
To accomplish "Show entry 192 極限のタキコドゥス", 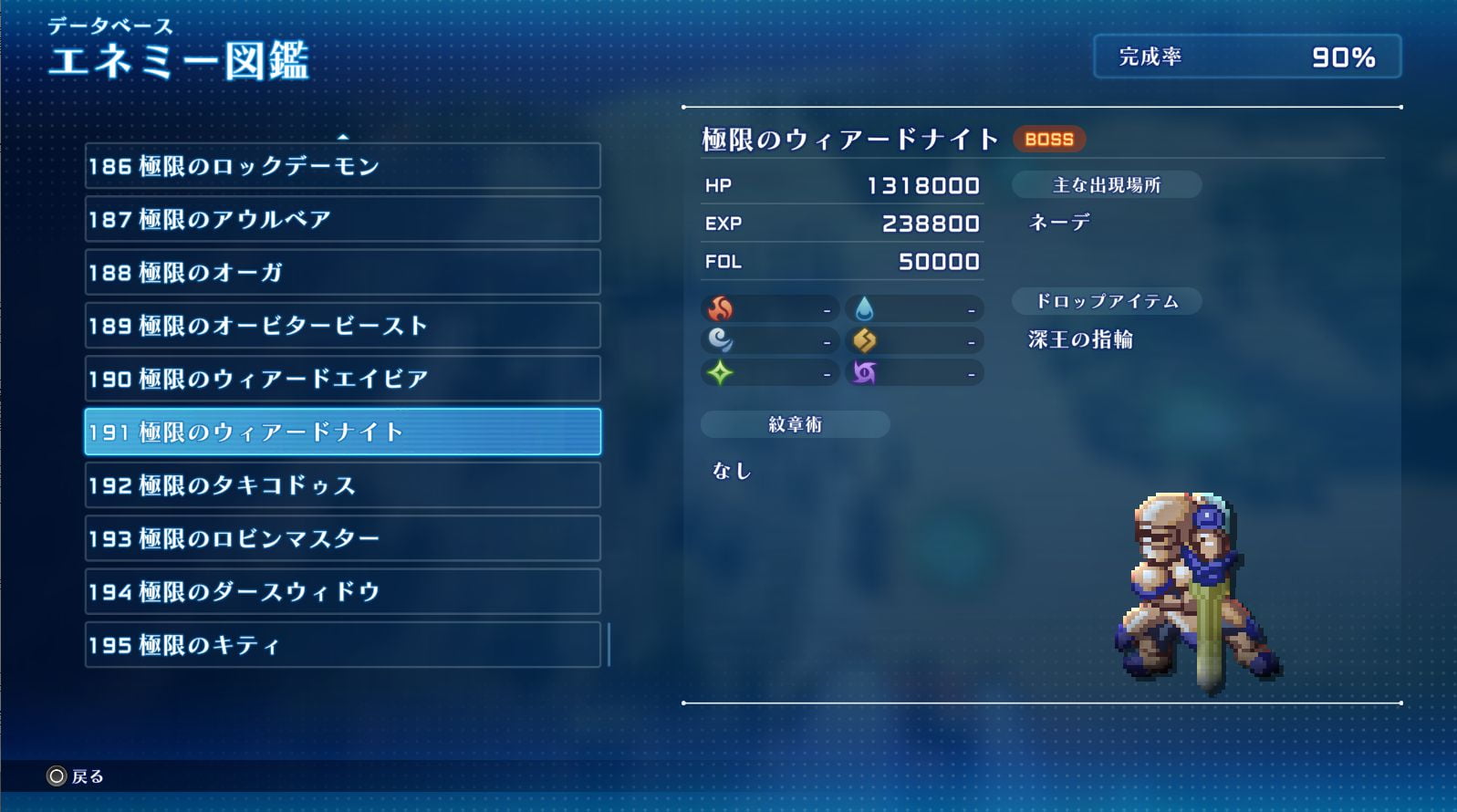I will (x=342, y=484).
